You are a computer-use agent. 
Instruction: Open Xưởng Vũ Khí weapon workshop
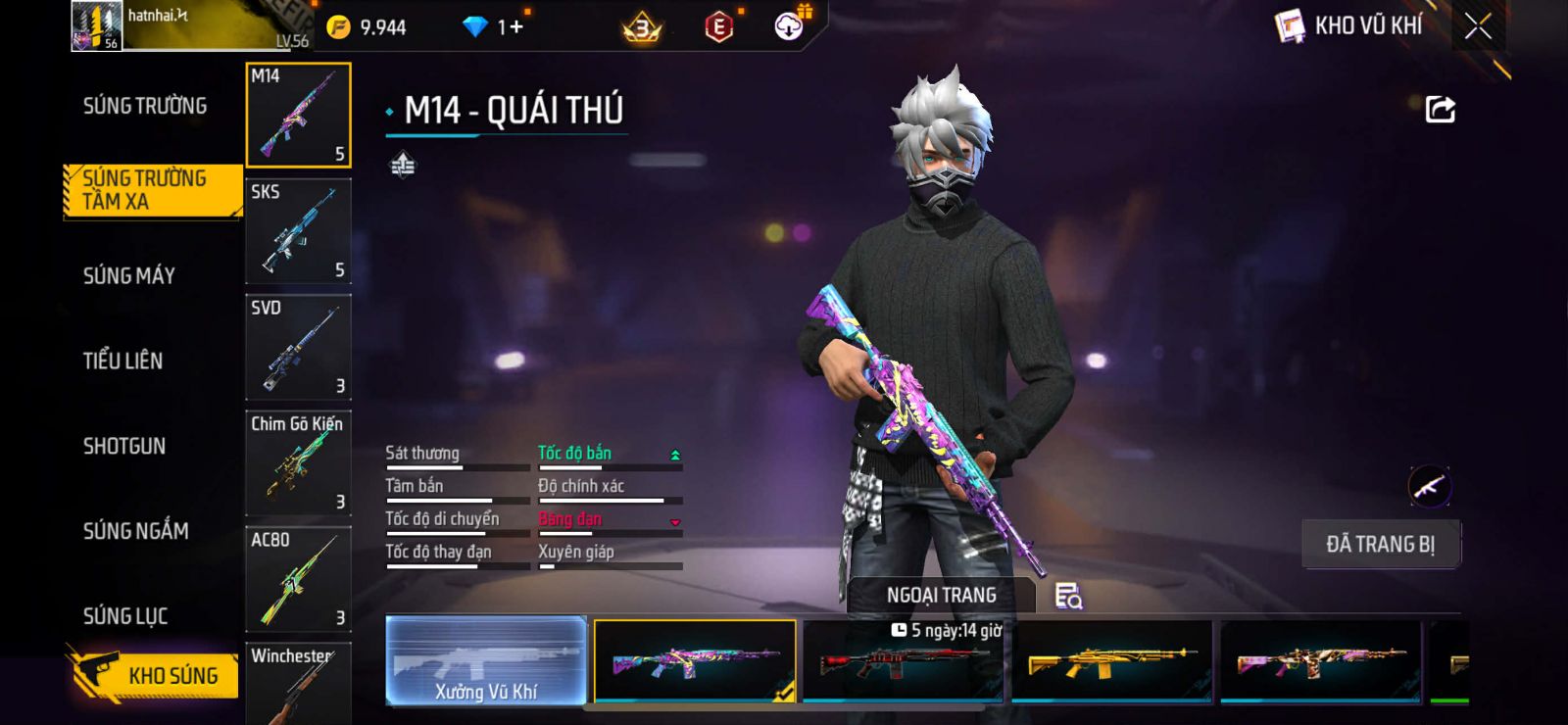point(486,661)
